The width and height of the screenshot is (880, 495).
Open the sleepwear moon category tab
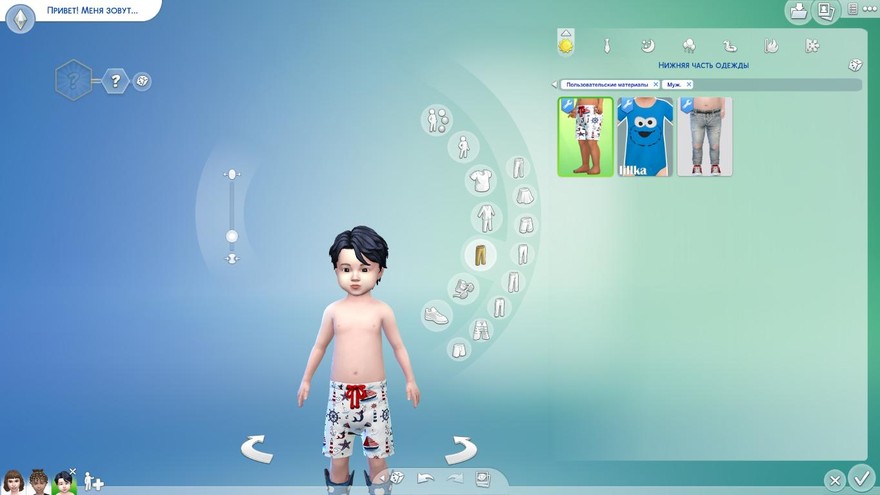[647, 45]
